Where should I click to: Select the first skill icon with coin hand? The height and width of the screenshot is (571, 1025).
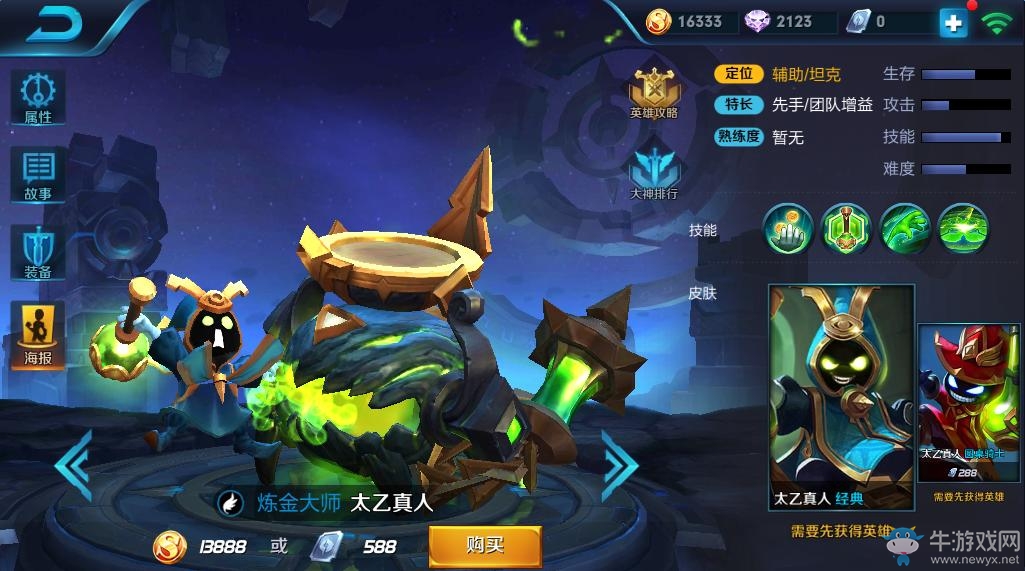[x=788, y=229]
